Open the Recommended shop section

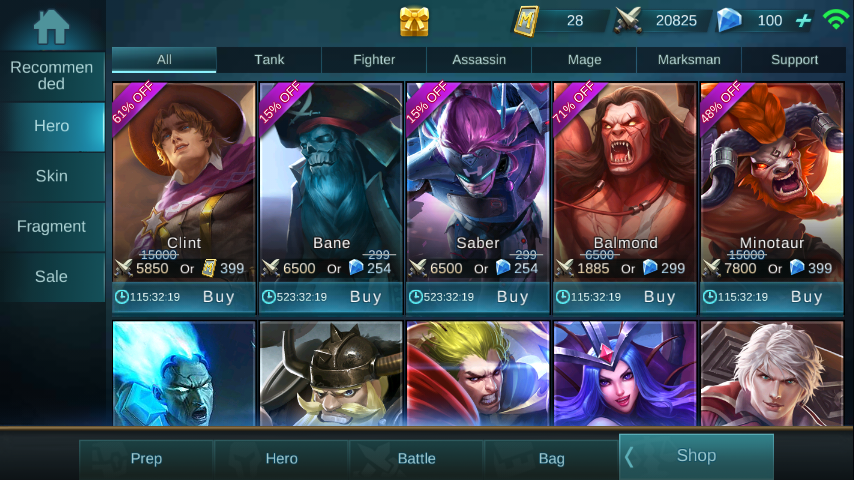(x=52, y=76)
